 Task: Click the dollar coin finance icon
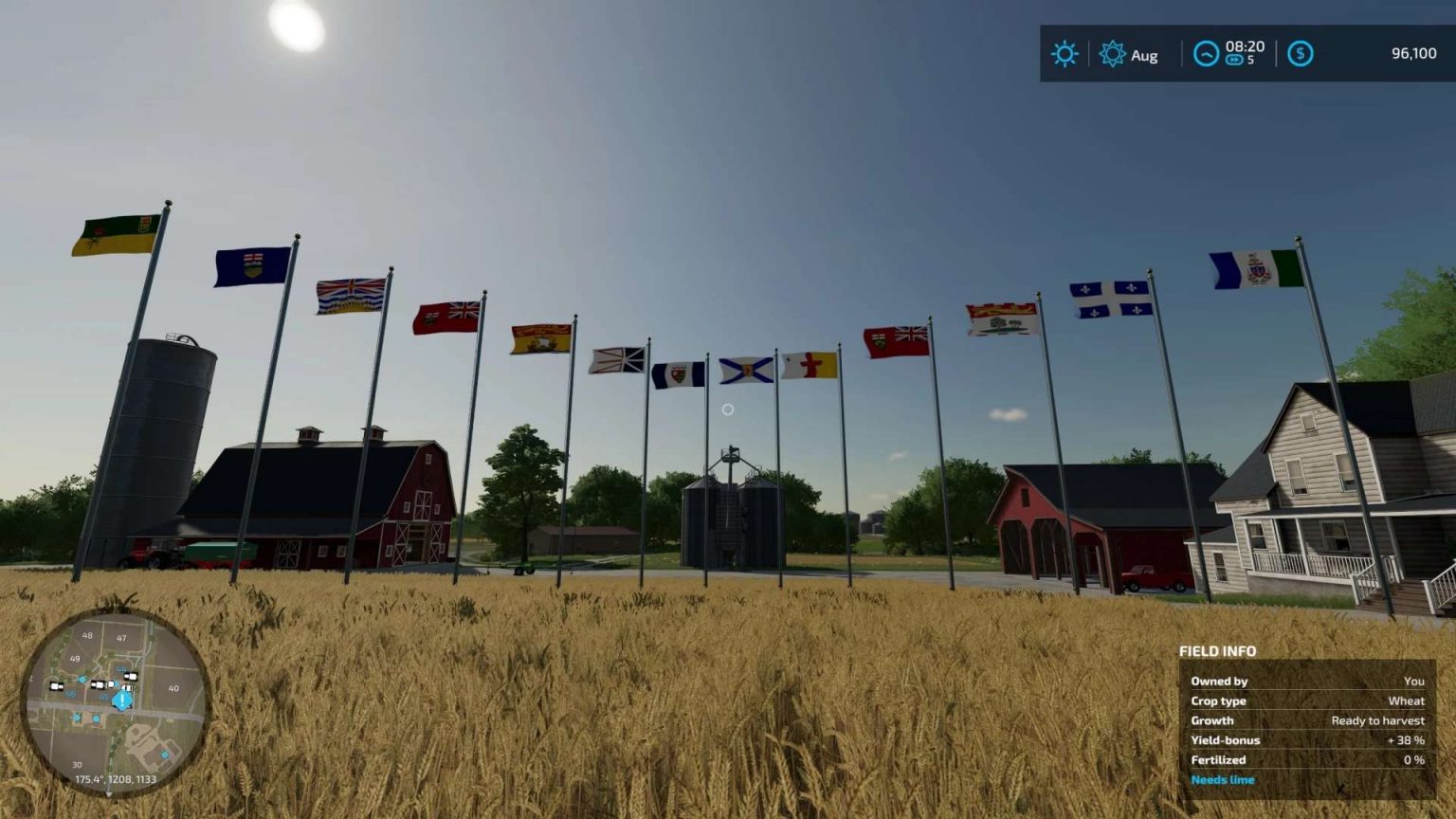1301,54
